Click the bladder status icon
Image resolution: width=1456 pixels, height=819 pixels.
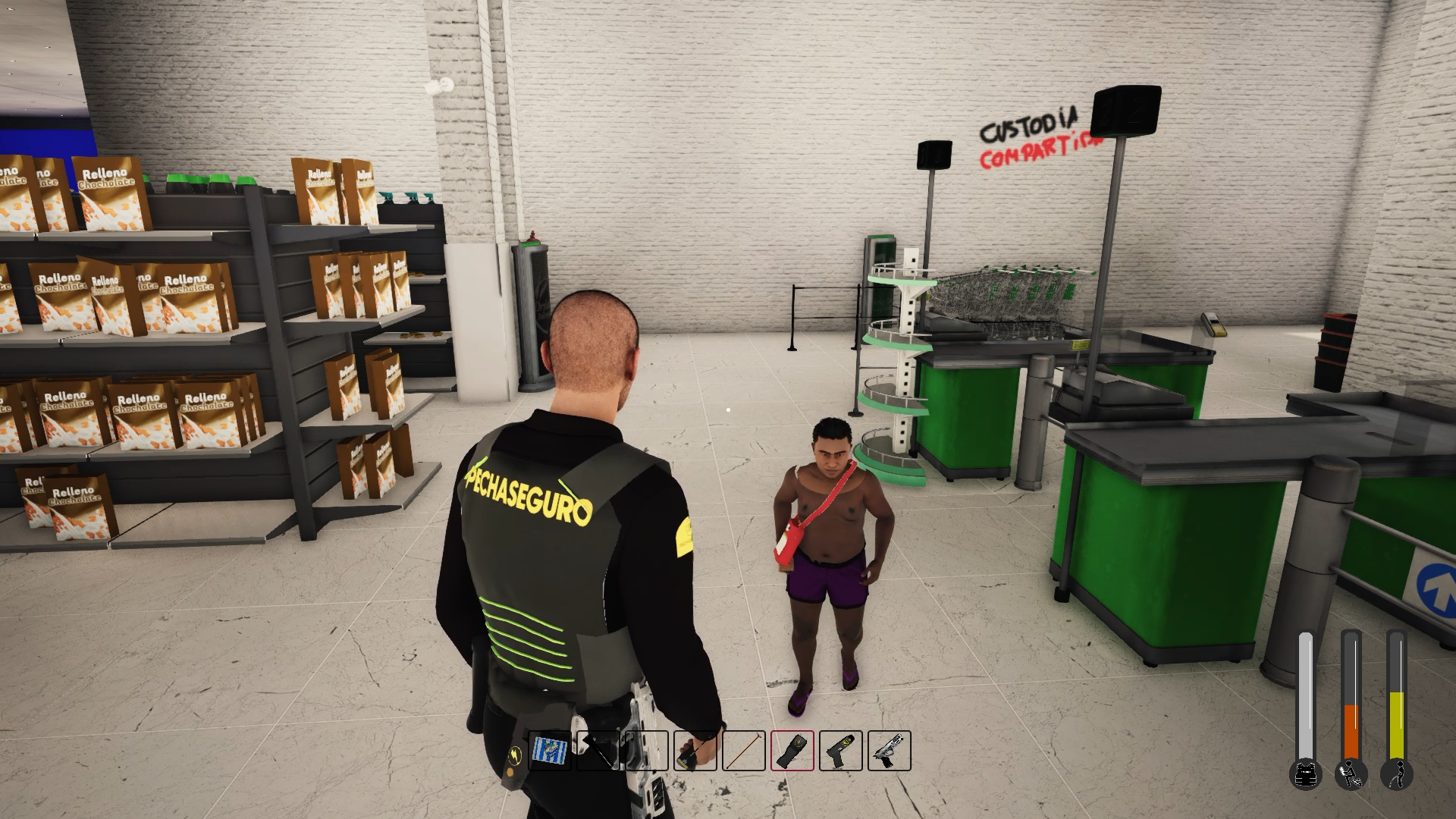tap(1398, 774)
